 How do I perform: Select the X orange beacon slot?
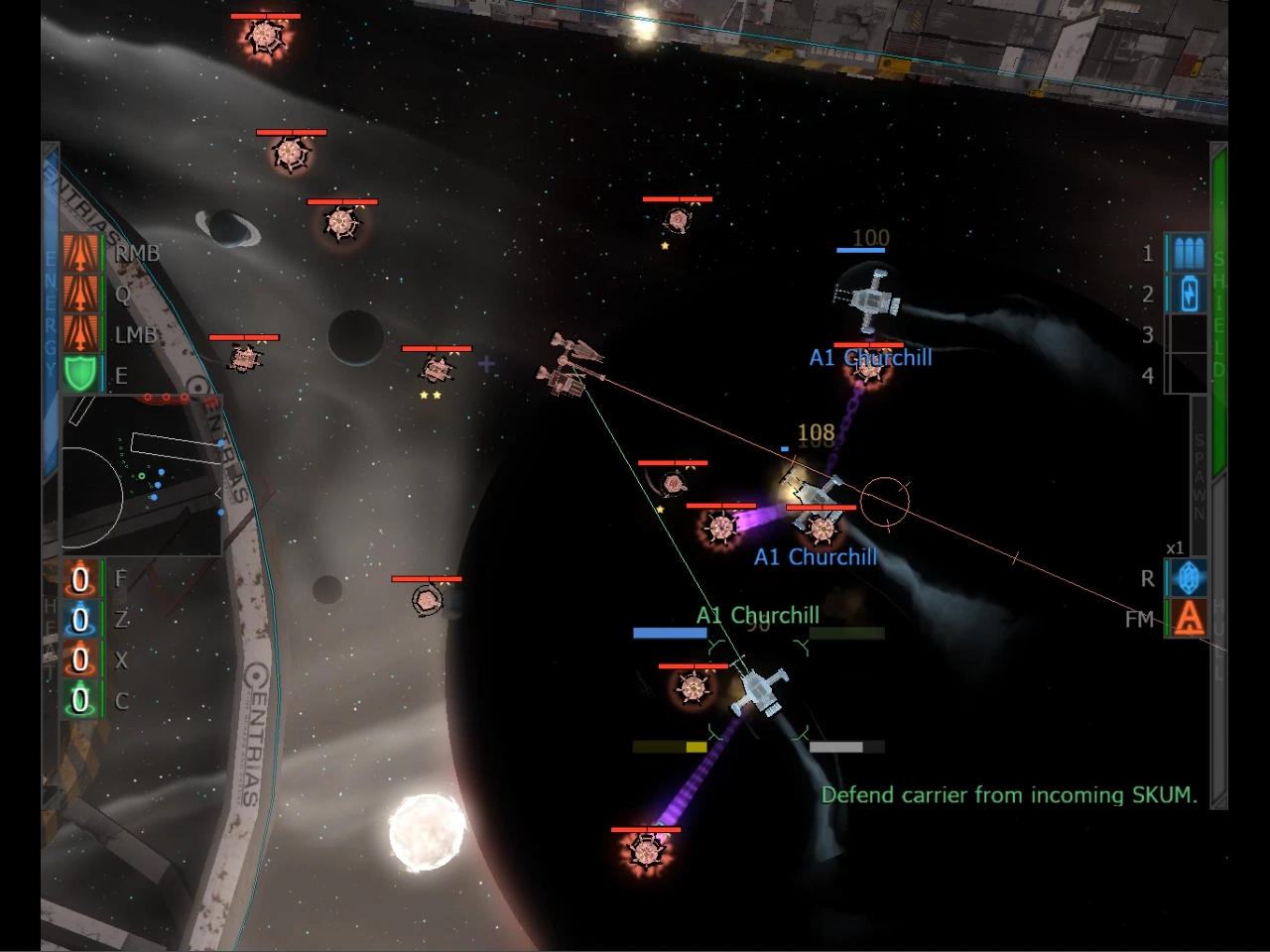pyautogui.click(x=80, y=660)
